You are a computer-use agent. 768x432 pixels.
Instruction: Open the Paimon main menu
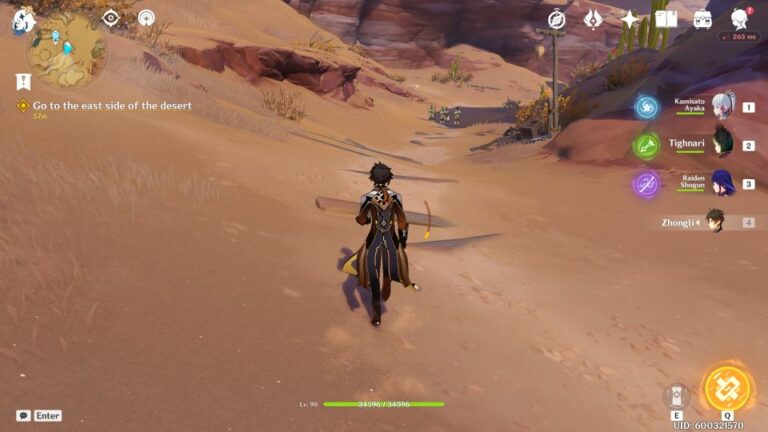tap(22, 20)
